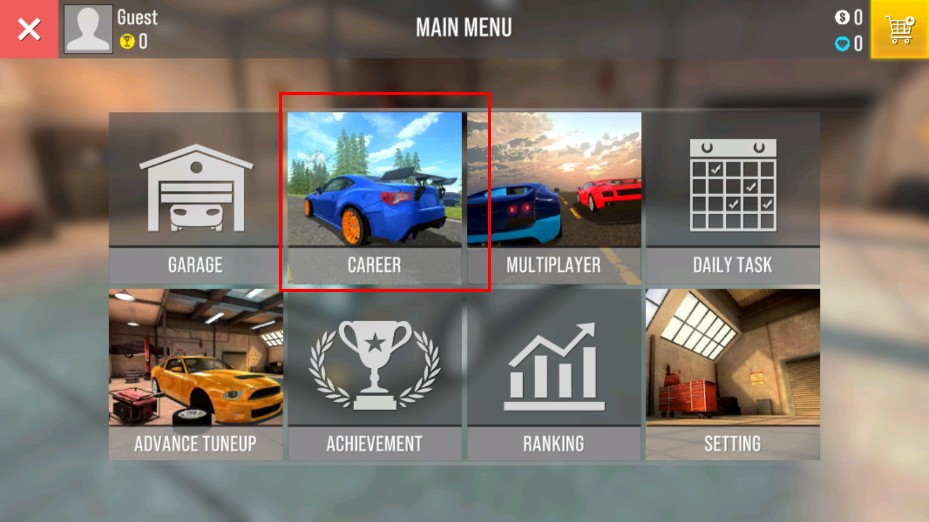Close the main menu with the red X
Viewport: 929px width, 522px height.
(x=29, y=29)
